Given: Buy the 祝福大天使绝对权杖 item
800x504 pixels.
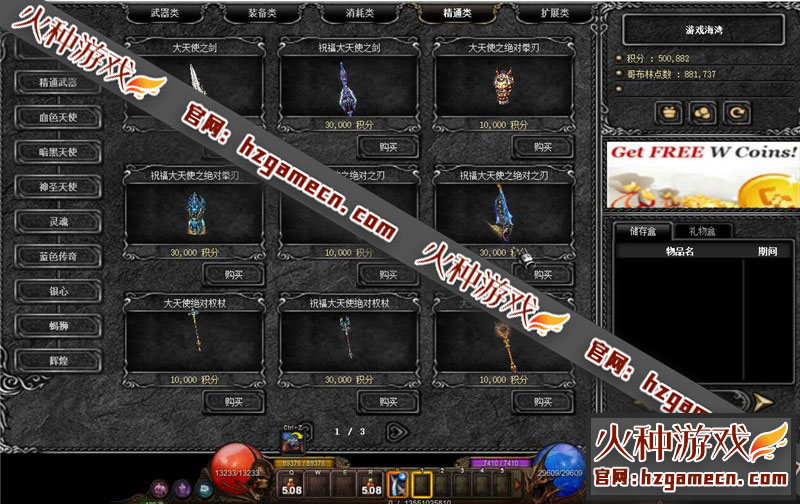Looking at the screenshot, I should click(389, 401).
